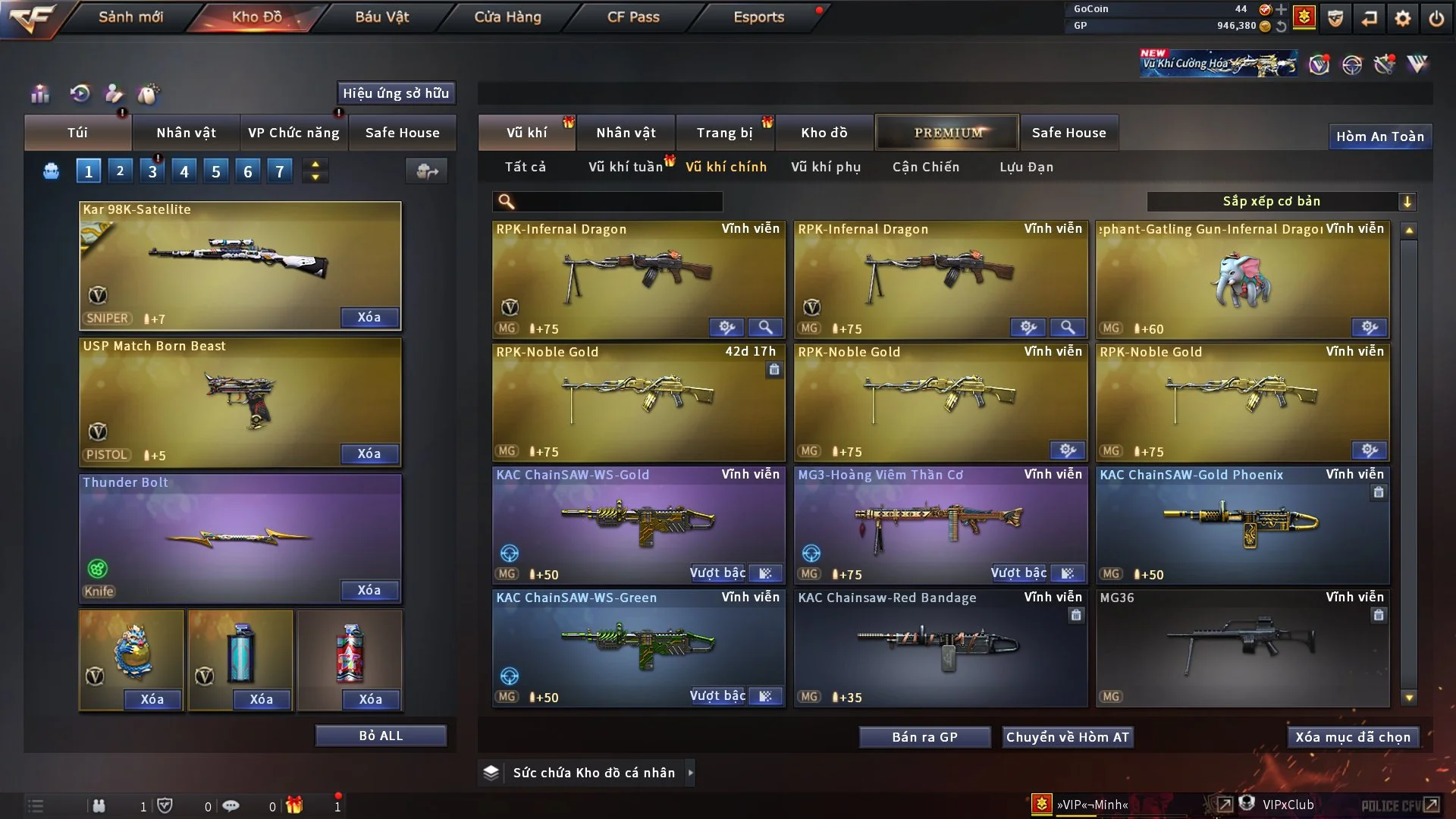Filter by Vũ khí phụ category
1456x819 pixels.
pos(825,167)
